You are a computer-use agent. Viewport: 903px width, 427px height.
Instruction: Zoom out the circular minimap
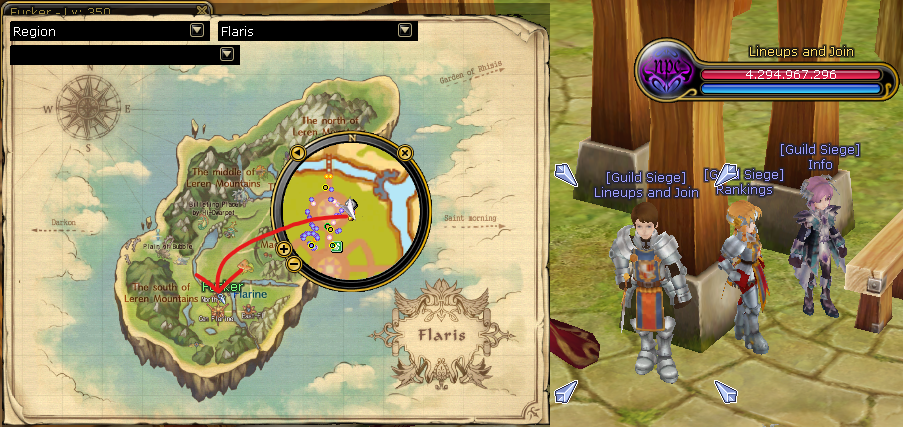click(294, 264)
